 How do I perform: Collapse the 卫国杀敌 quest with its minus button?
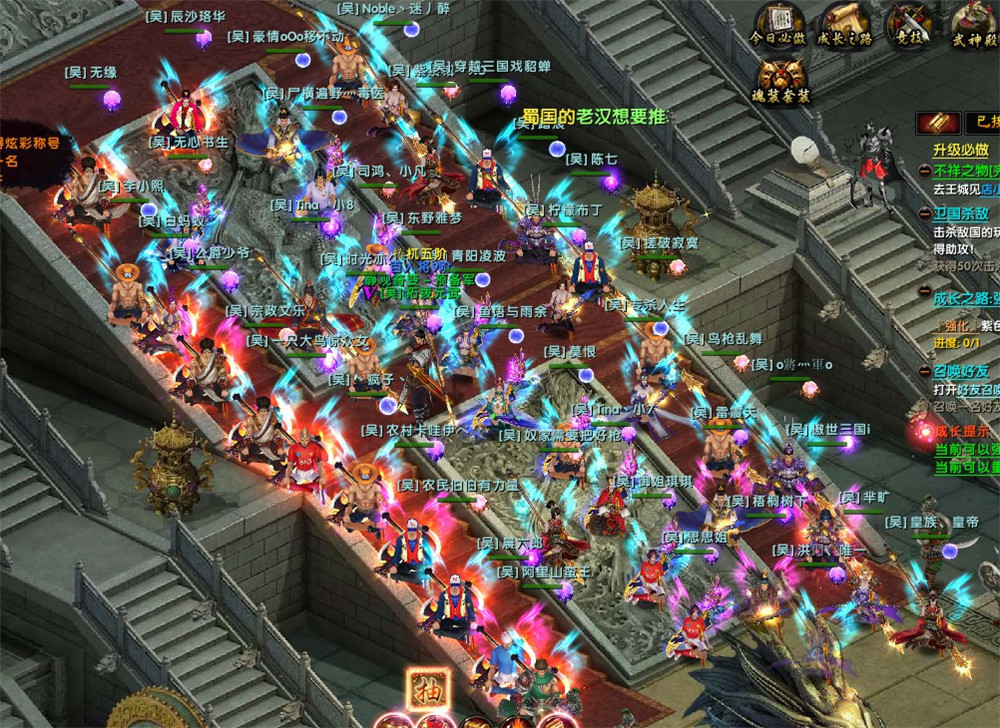point(926,213)
